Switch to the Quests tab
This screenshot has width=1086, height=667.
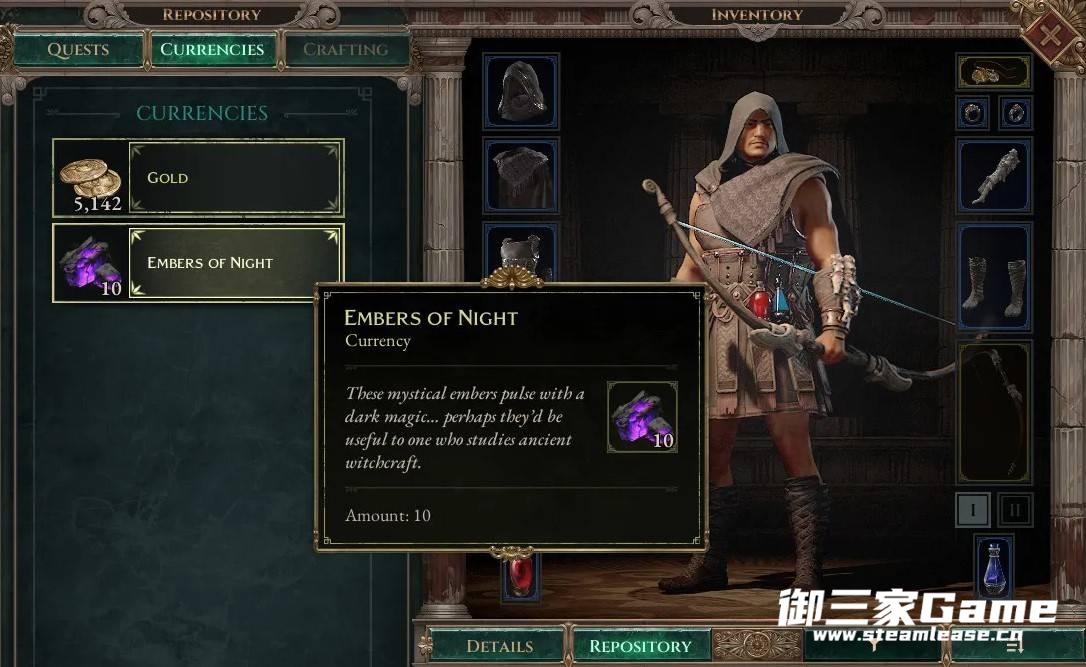tap(78, 50)
